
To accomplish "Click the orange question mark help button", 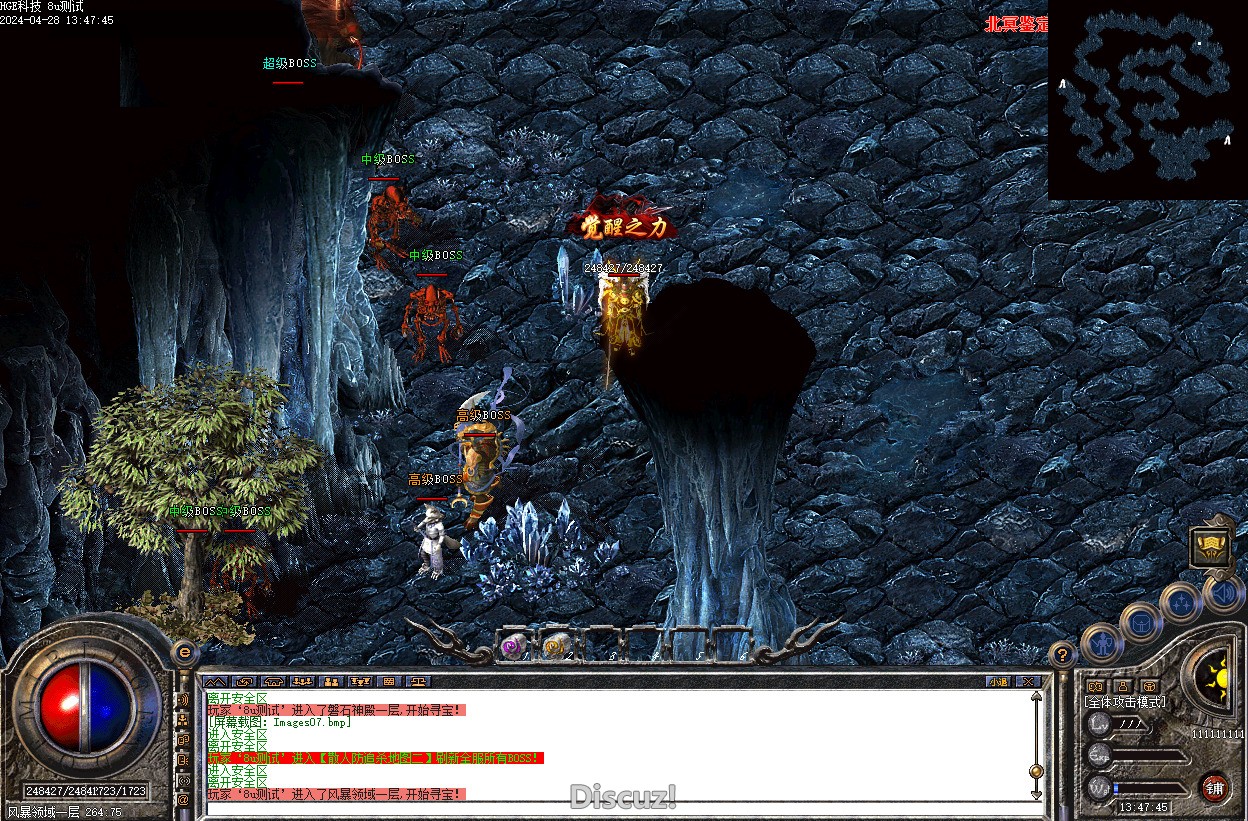I will 1063,656.
